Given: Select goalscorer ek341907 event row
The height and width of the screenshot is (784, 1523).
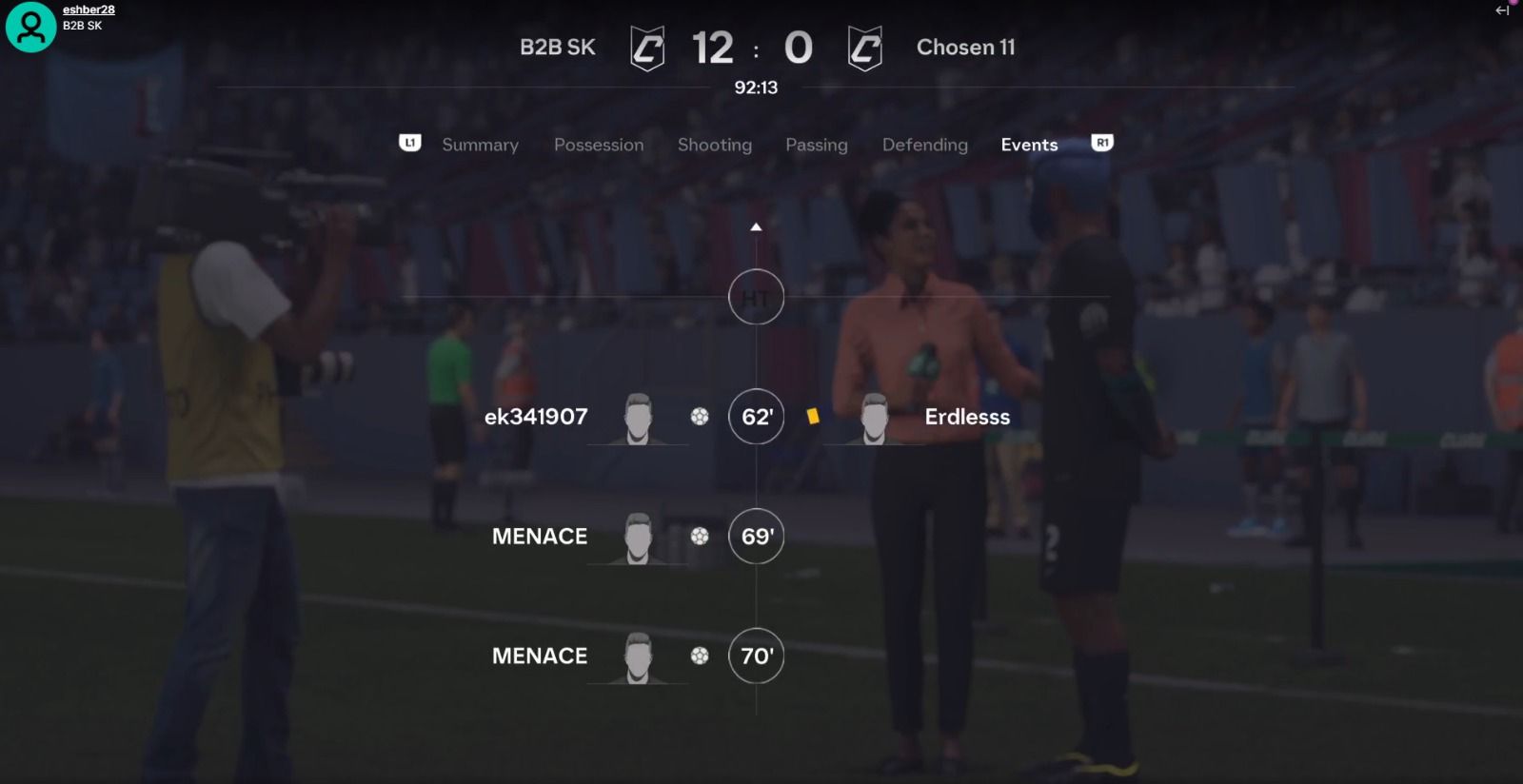Looking at the screenshot, I should (x=536, y=417).
